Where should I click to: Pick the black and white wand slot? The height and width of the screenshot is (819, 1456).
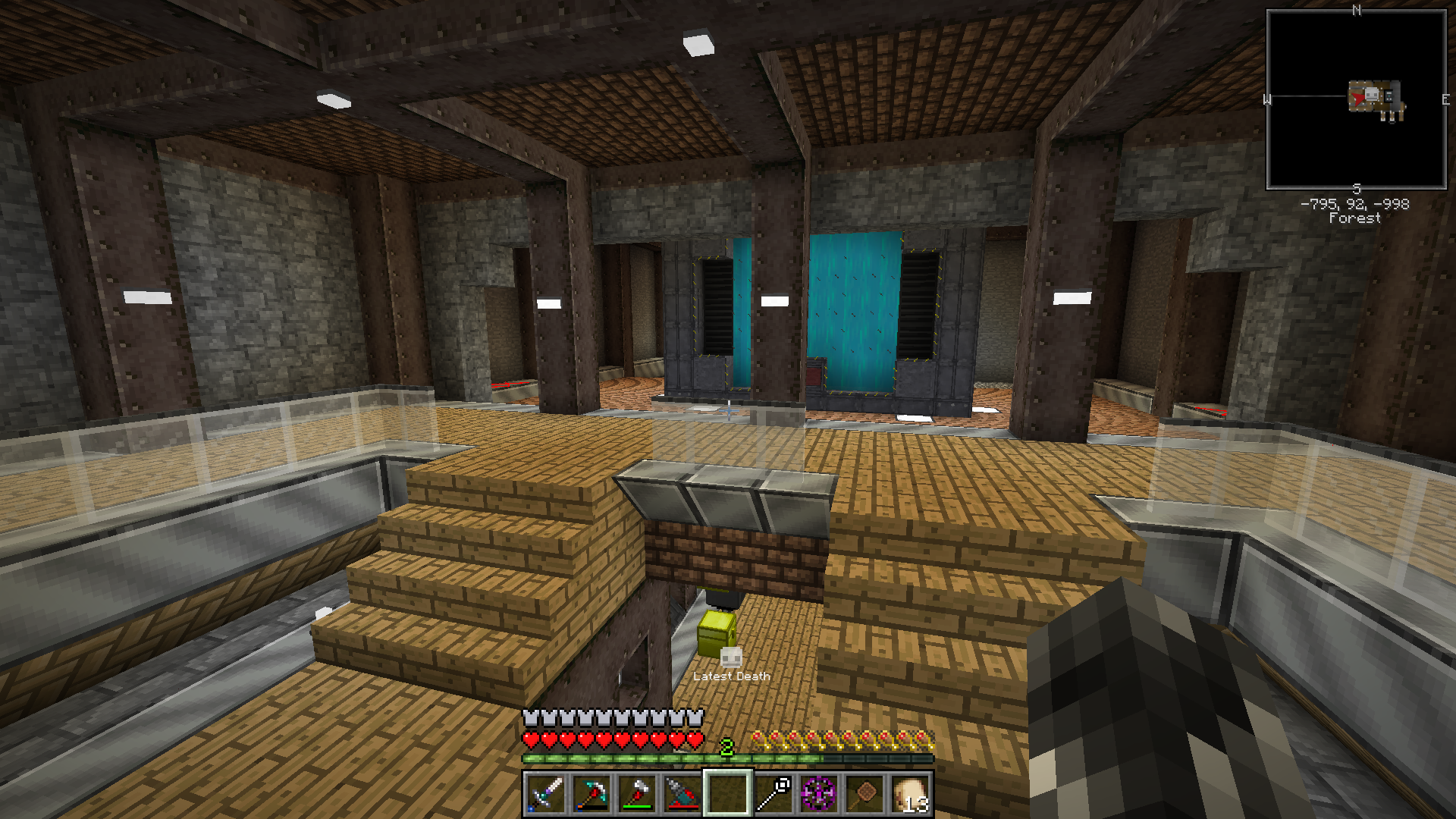pyautogui.click(x=773, y=794)
